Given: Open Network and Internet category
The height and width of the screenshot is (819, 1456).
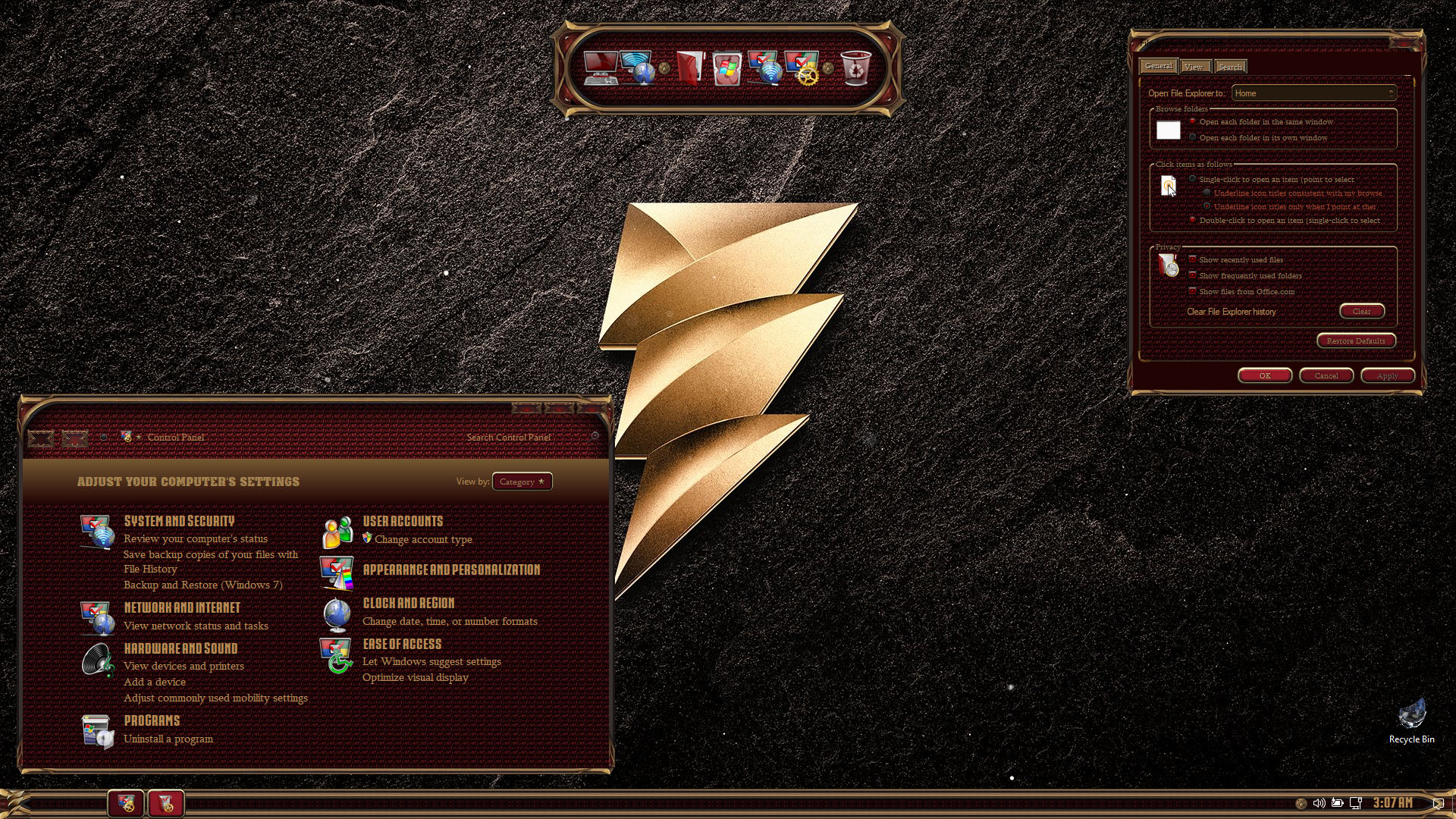Looking at the screenshot, I should [x=182, y=607].
